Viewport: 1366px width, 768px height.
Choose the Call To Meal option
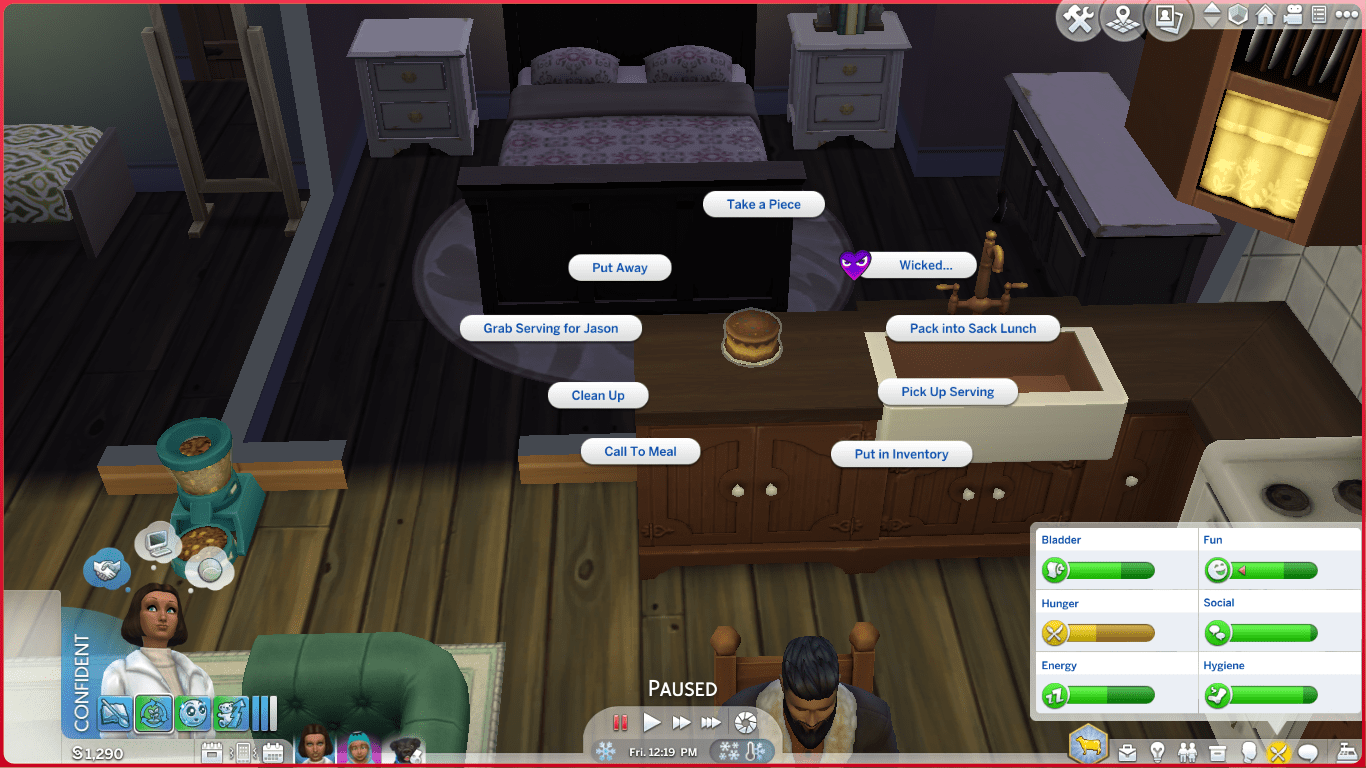640,451
